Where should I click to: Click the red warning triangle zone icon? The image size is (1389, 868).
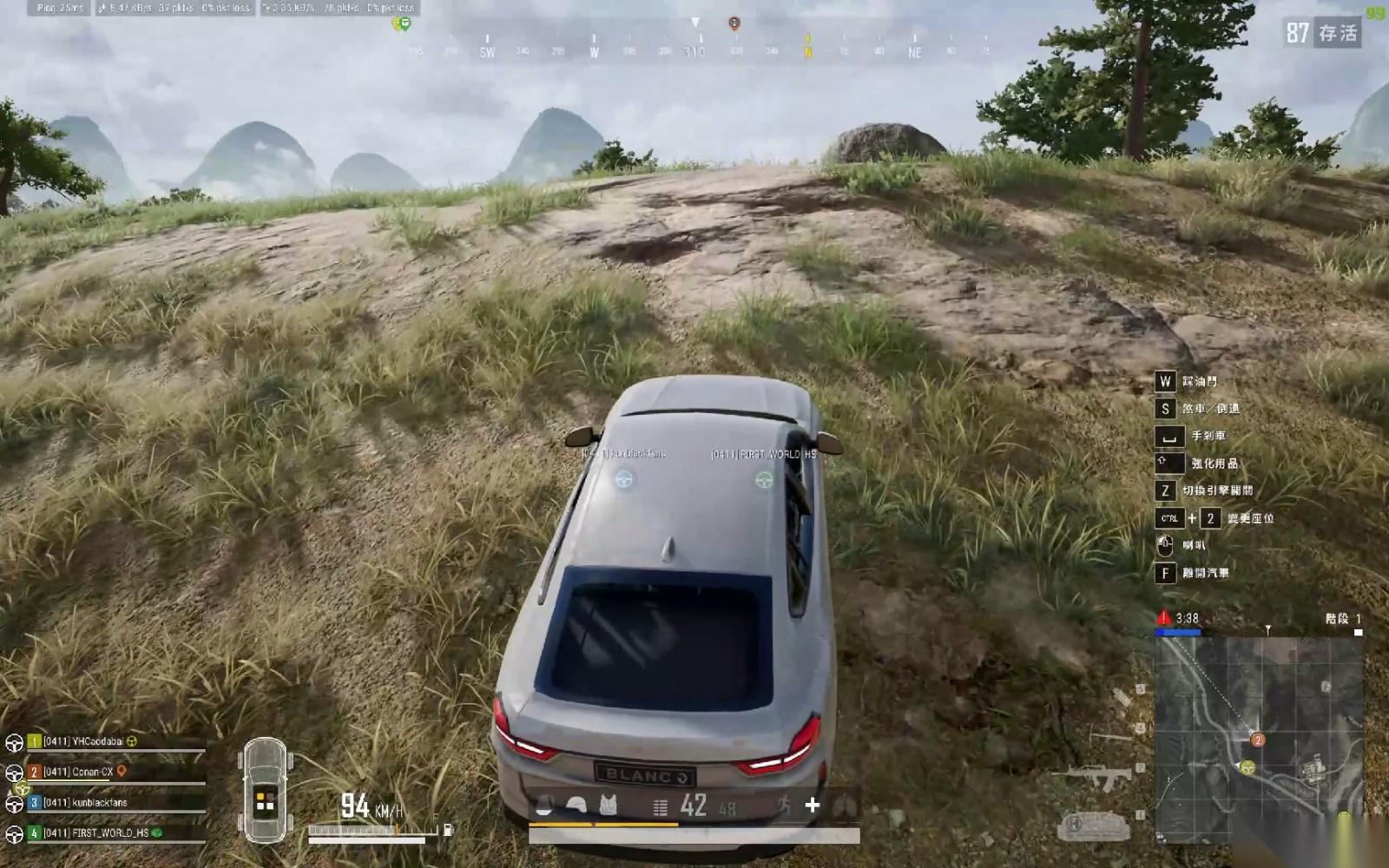[x=1163, y=618]
